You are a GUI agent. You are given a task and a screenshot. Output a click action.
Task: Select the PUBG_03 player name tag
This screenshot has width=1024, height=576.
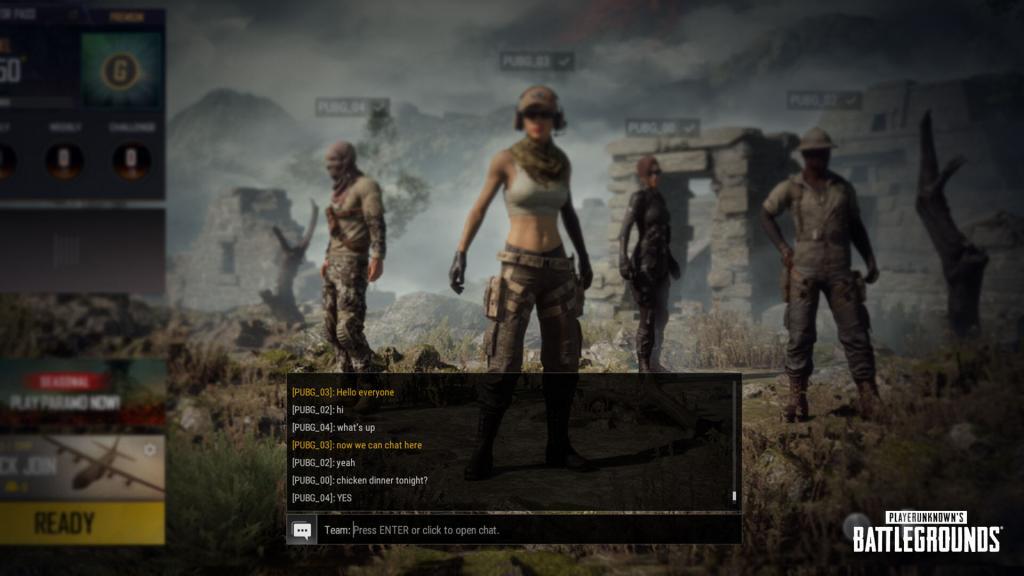click(x=537, y=62)
